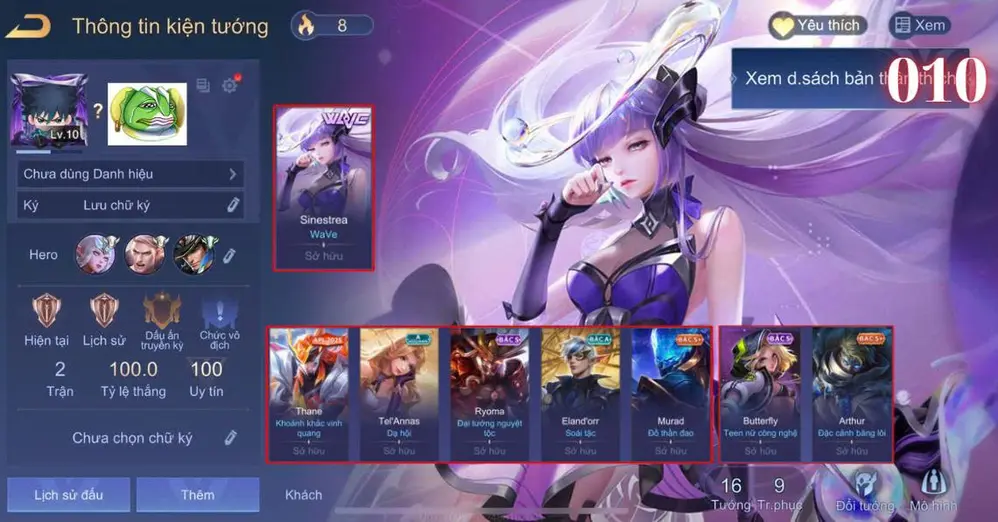Viewport: 998px width, 522px height.
Task: Edit the Lưu chữ ký signature field
Action: (x=233, y=205)
